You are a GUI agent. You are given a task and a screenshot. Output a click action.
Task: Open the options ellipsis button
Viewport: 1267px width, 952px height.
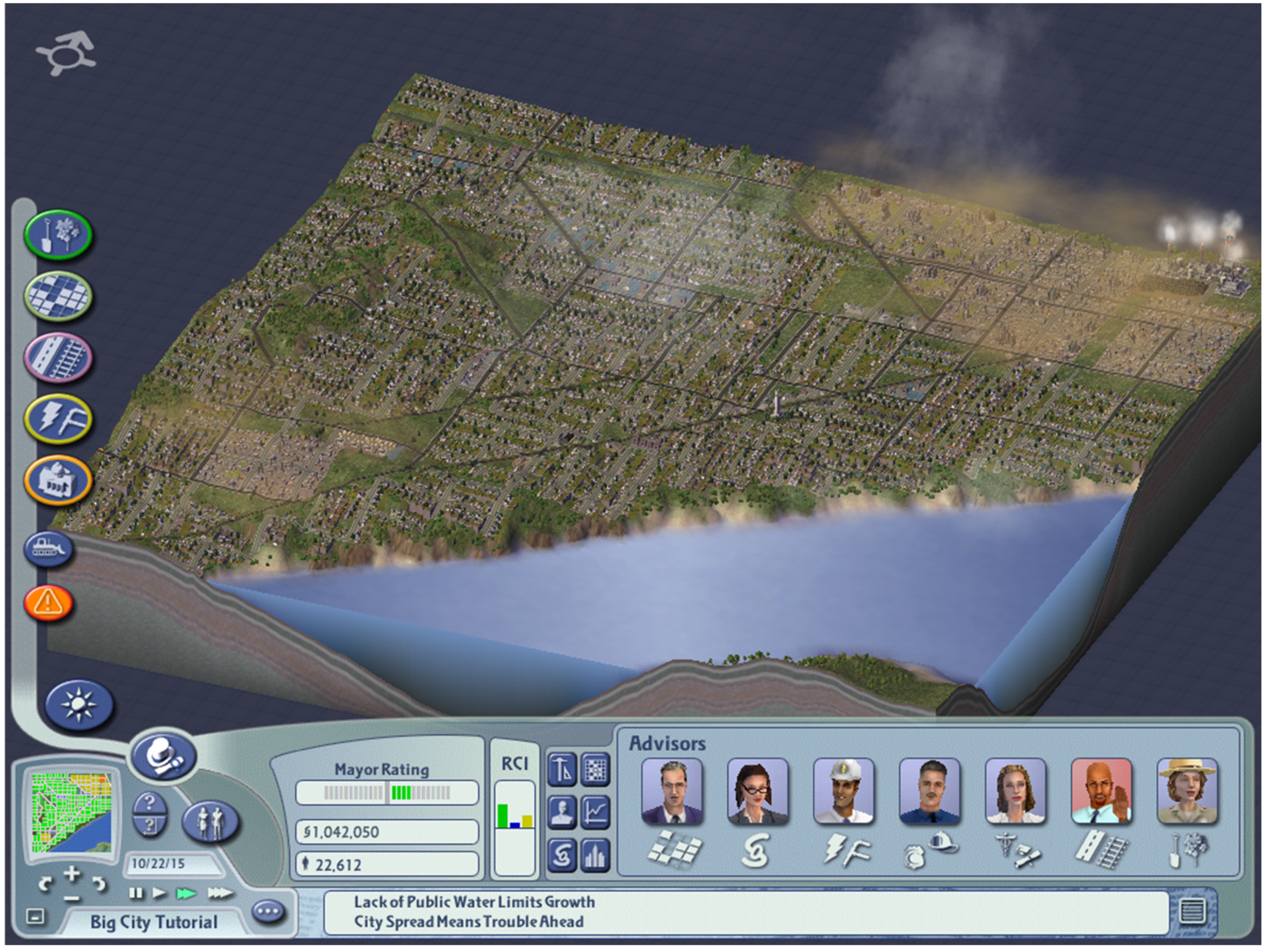(269, 911)
